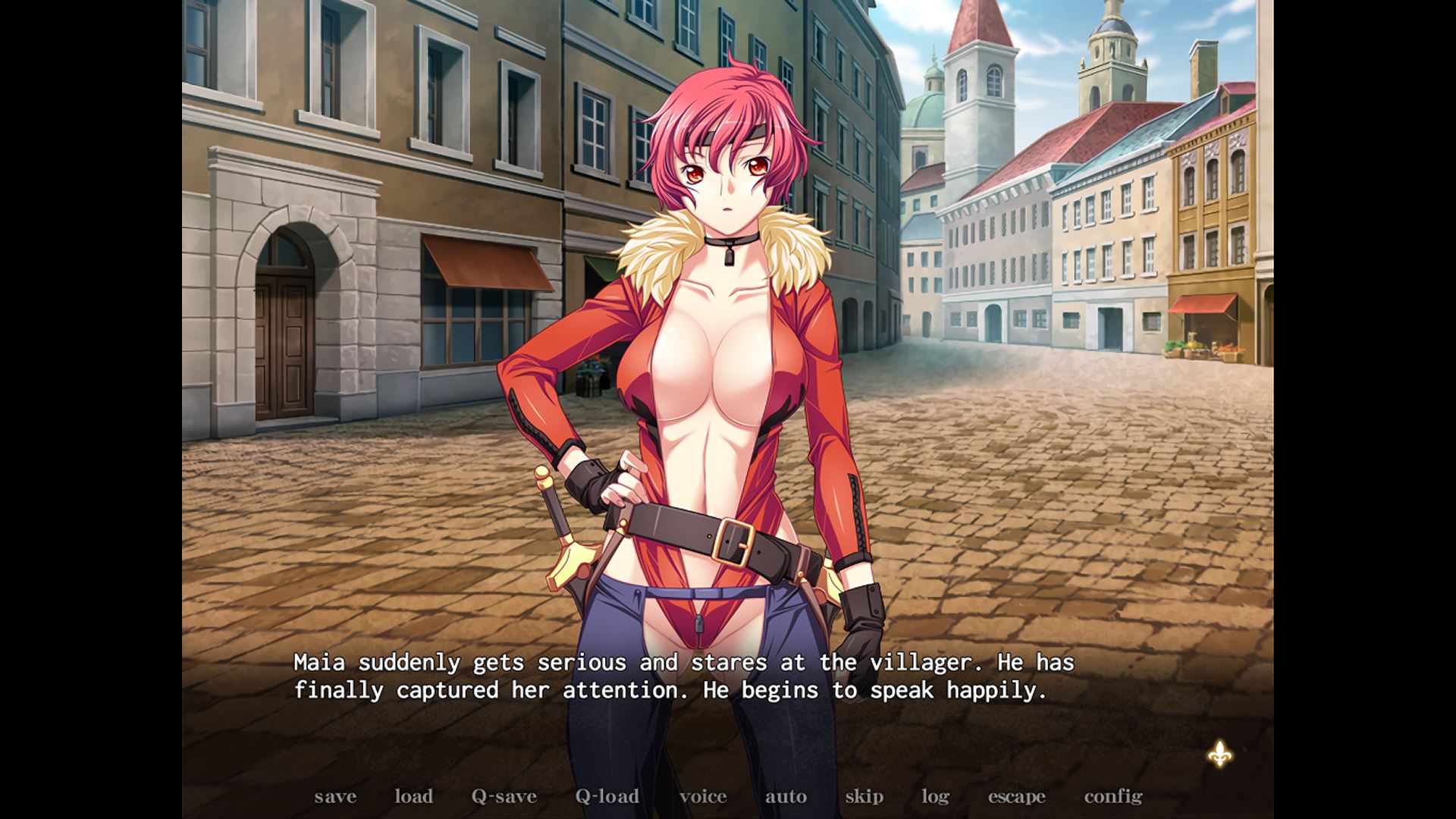1456x819 pixels.
Task: Quick load with Q-load
Action: tap(607, 796)
